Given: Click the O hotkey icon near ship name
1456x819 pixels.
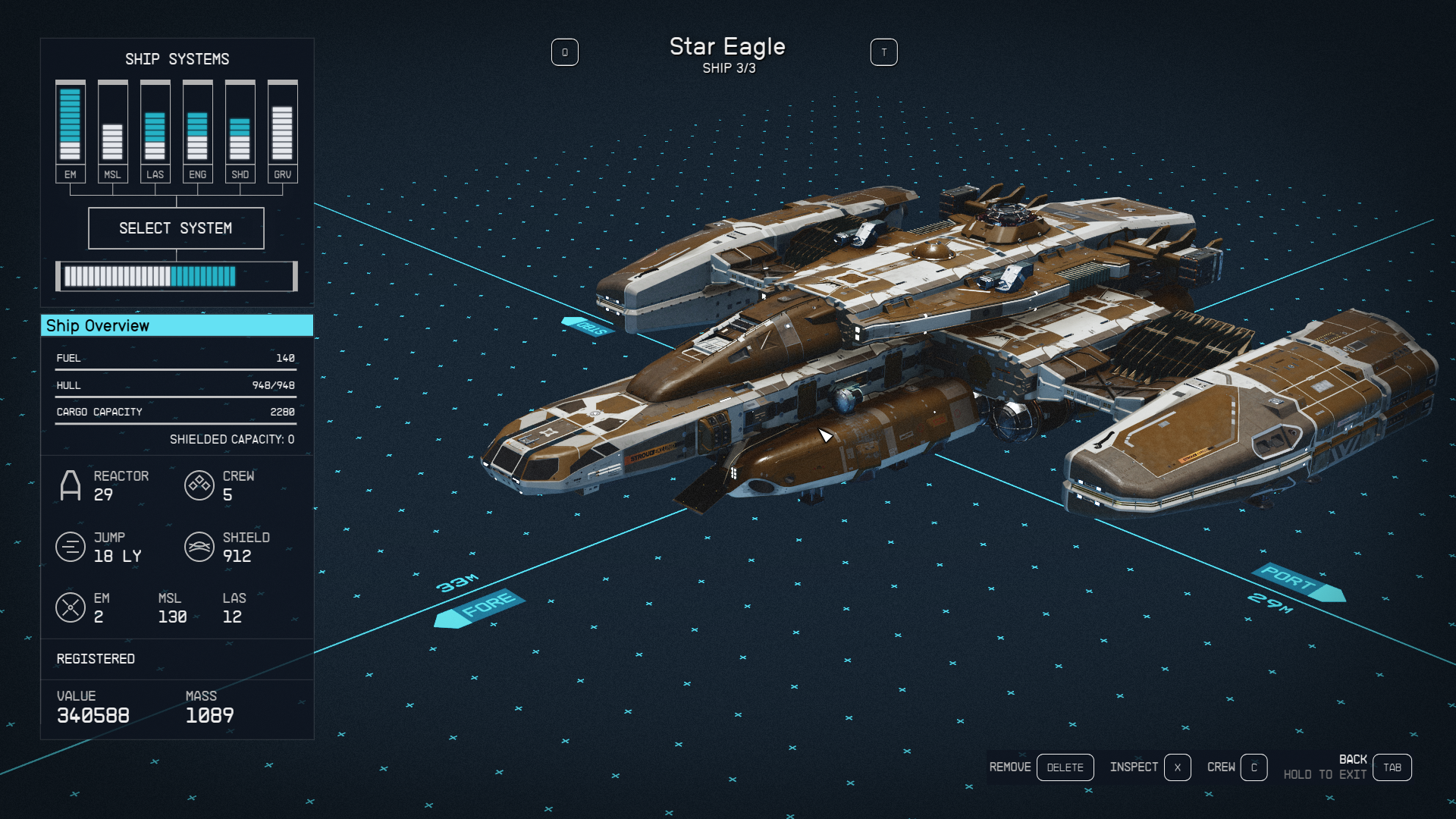Looking at the screenshot, I should pos(565,52).
